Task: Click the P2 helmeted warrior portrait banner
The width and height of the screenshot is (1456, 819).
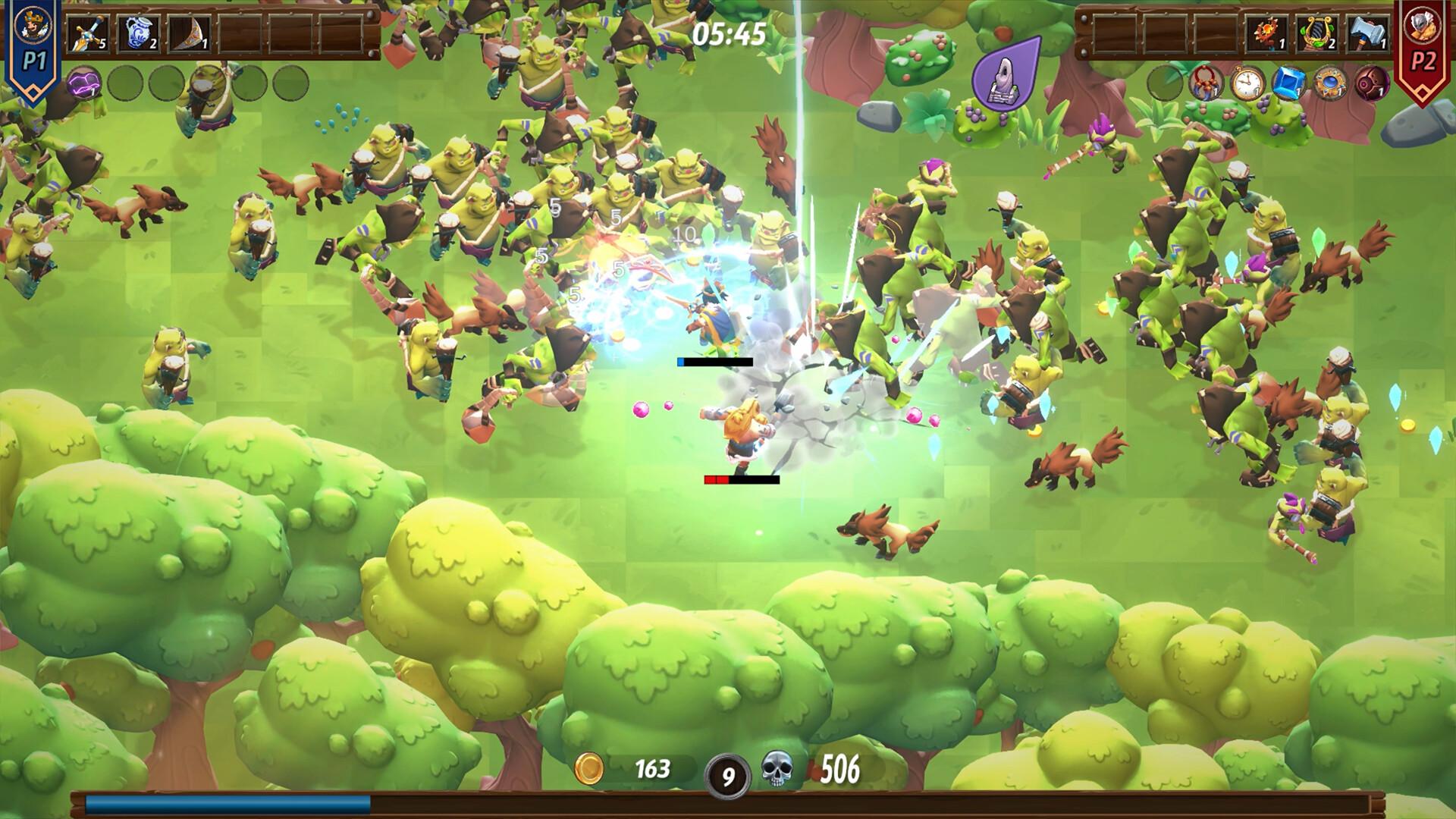Action: click(x=1423, y=45)
